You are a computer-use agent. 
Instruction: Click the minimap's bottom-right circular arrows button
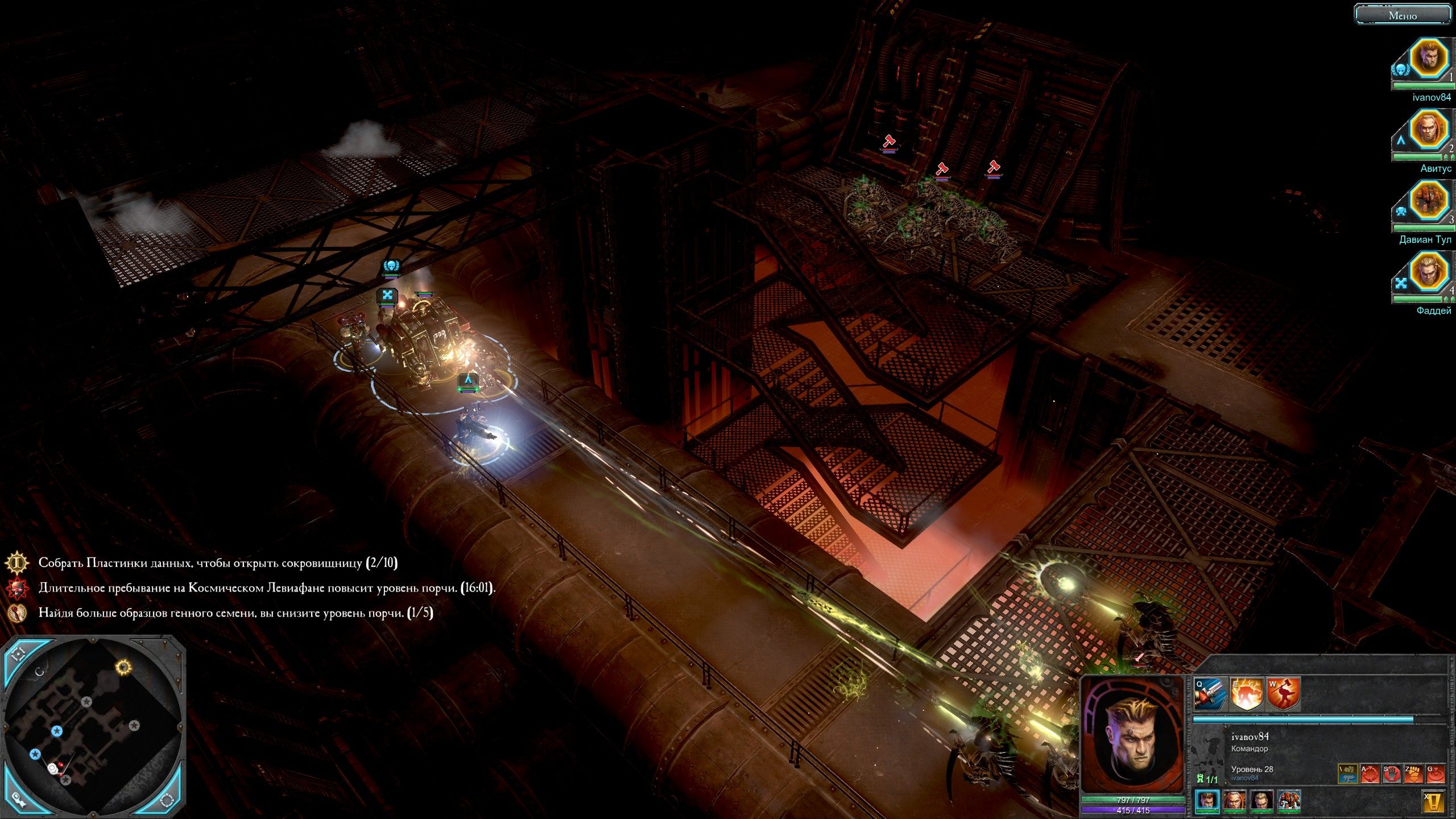[x=167, y=799]
